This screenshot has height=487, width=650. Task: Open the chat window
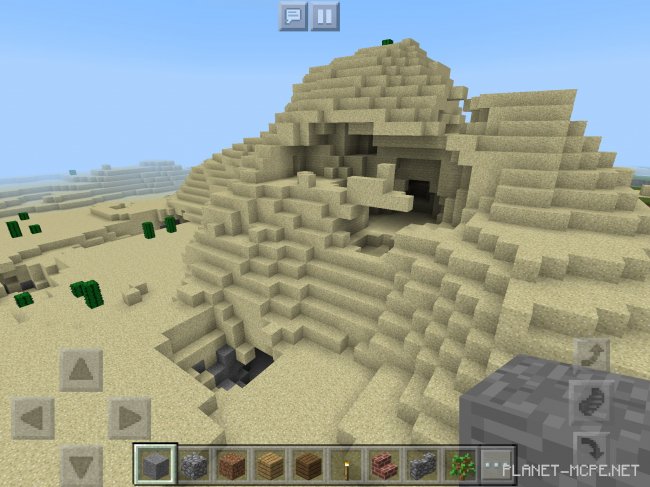(292, 16)
